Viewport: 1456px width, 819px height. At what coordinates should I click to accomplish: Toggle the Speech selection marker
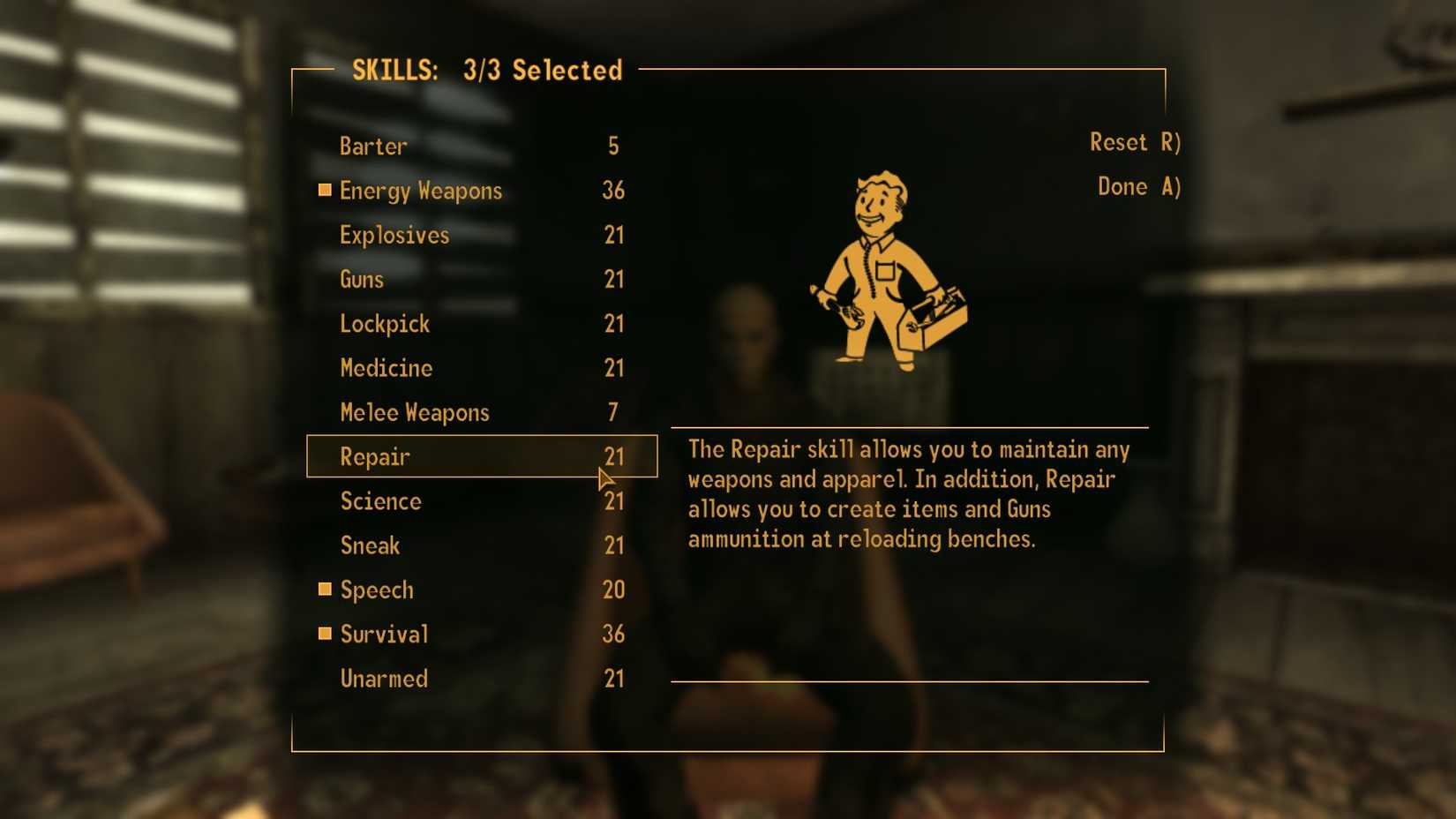click(x=324, y=590)
